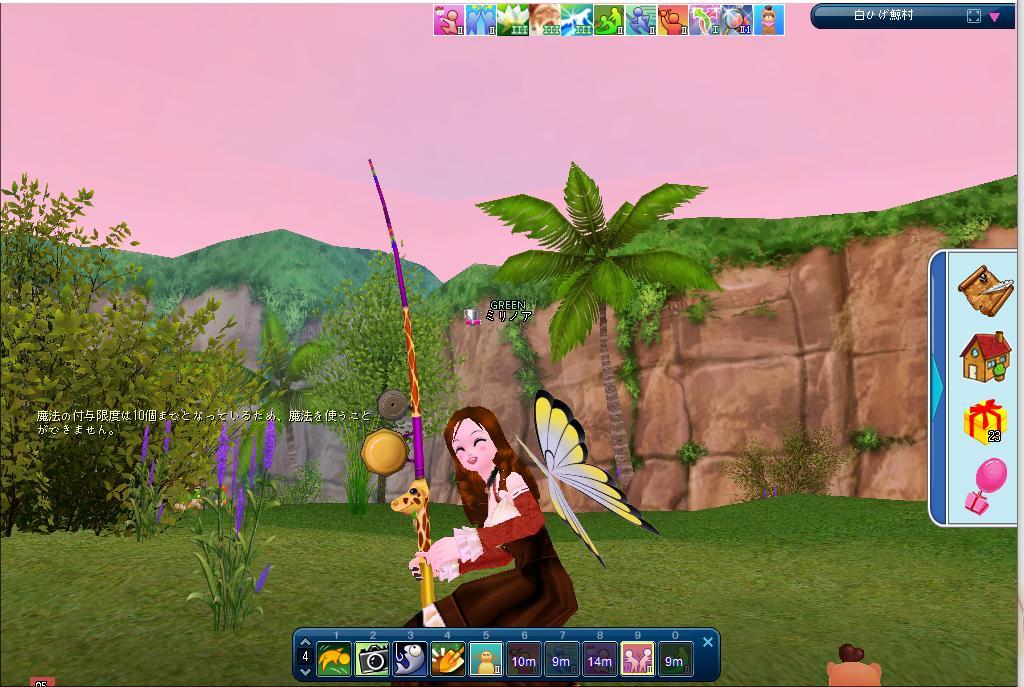Click the 14m cooldown skill slot
The width and height of the screenshot is (1024, 687).
[599, 660]
